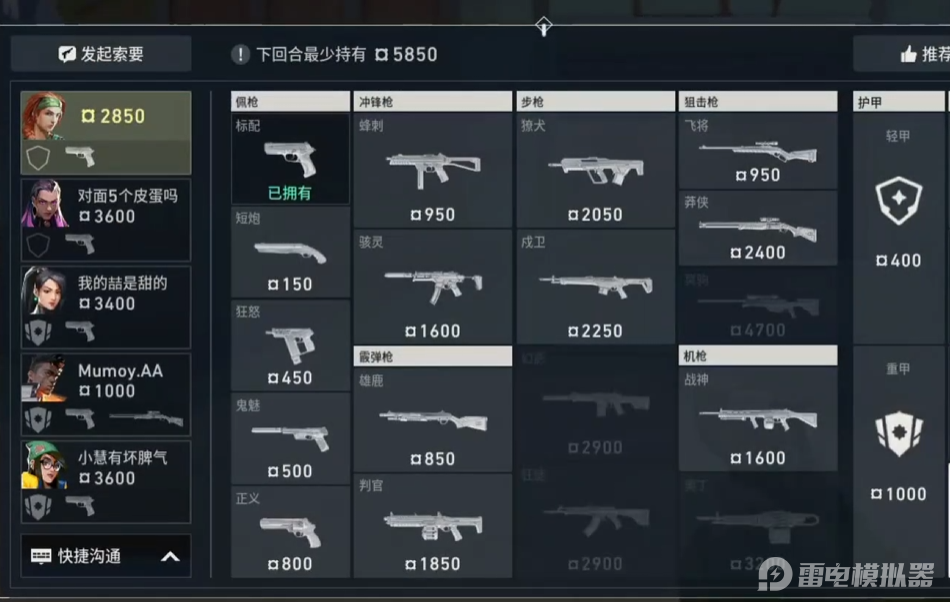
Task: Purchase the 鬼魅 pistol for 500
Action: tap(290, 439)
